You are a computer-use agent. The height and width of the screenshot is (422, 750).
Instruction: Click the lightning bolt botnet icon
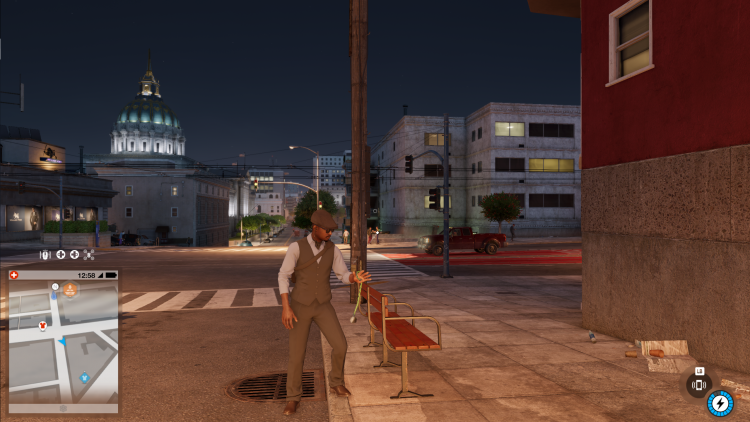(x=719, y=402)
